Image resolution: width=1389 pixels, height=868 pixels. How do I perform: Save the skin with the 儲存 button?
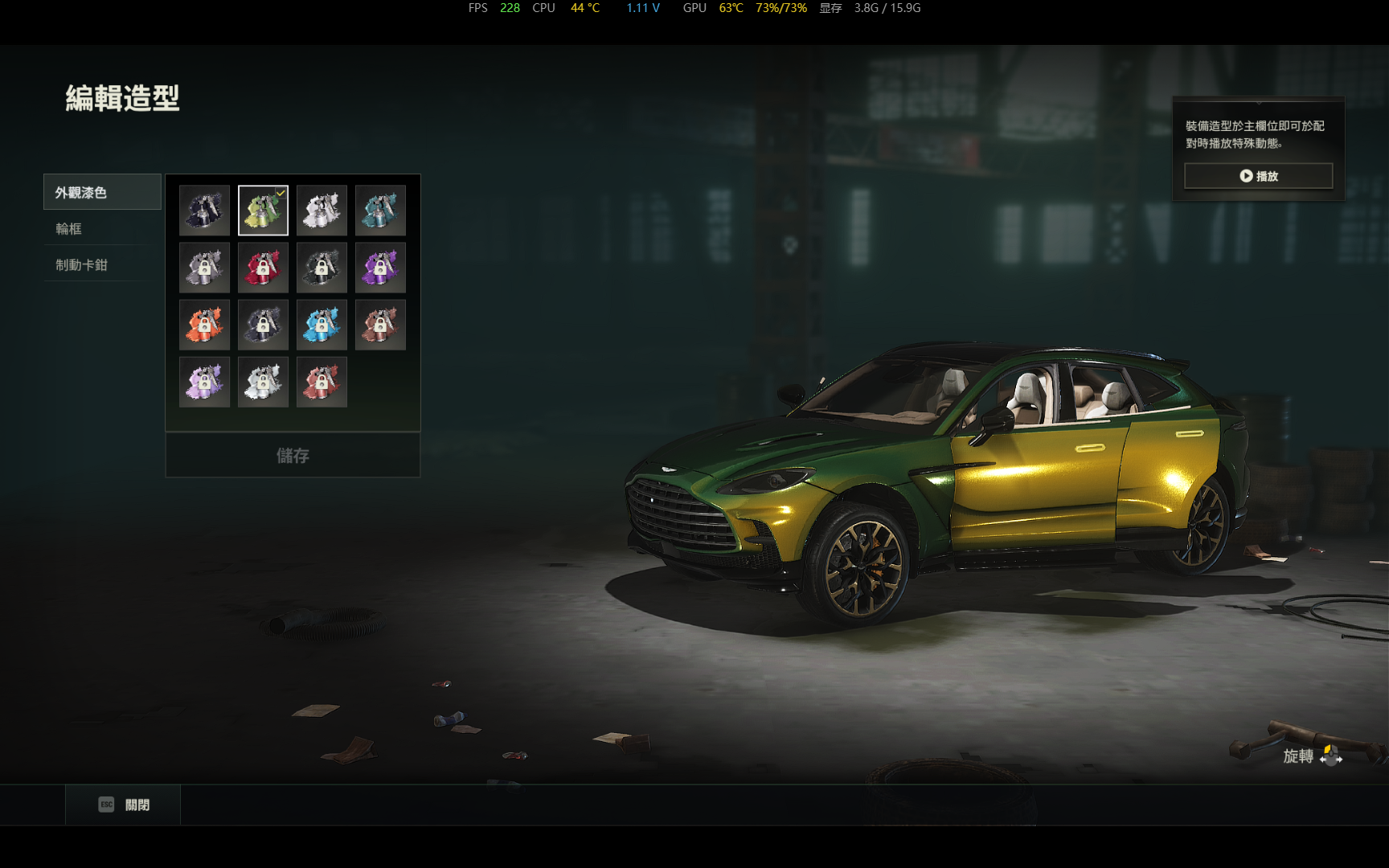[293, 456]
